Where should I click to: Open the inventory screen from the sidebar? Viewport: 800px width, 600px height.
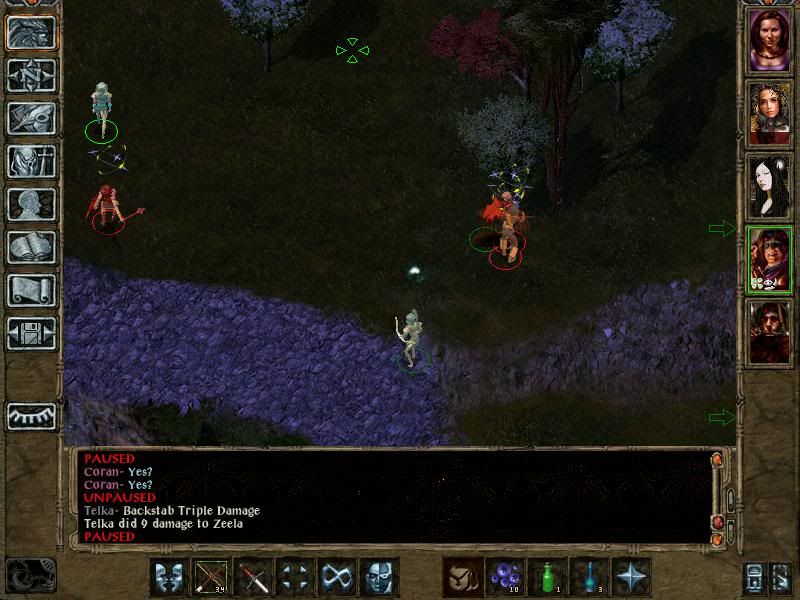point(31,161)
